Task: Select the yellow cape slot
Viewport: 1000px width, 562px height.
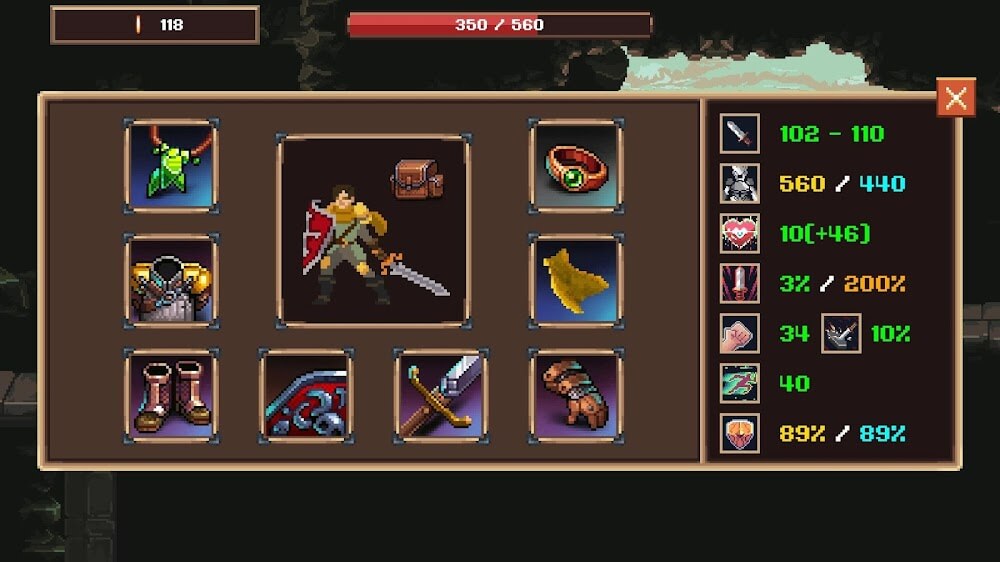Action: (x=576, y=281)
